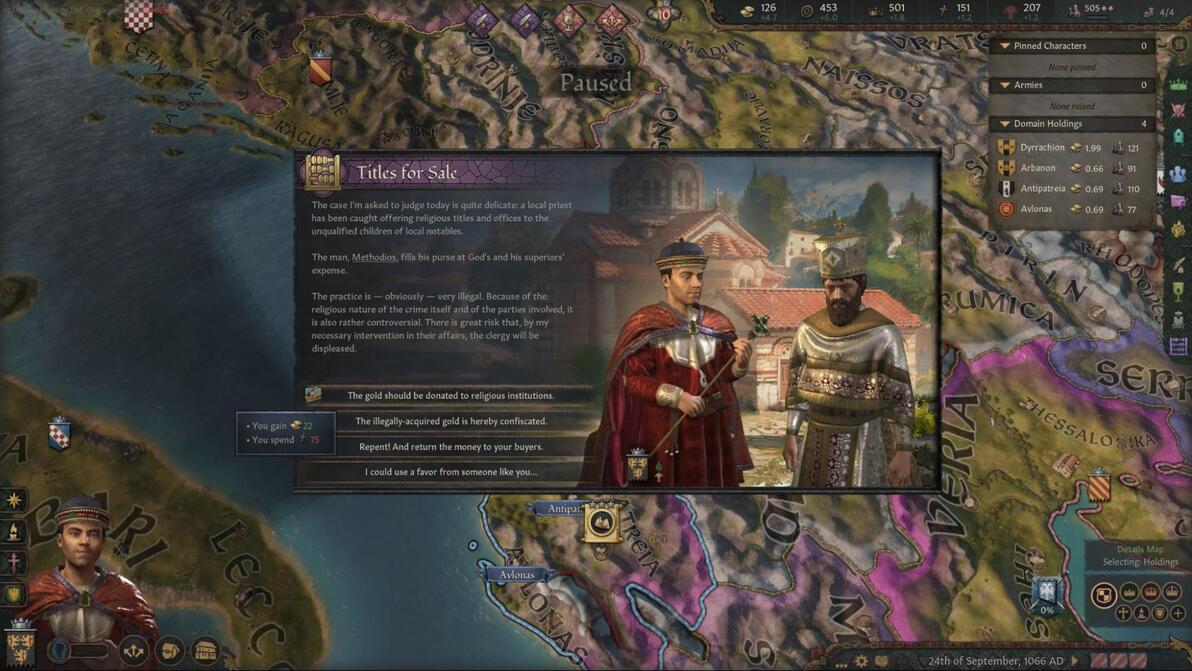Collapse the Domain Holdings section

1005,124
